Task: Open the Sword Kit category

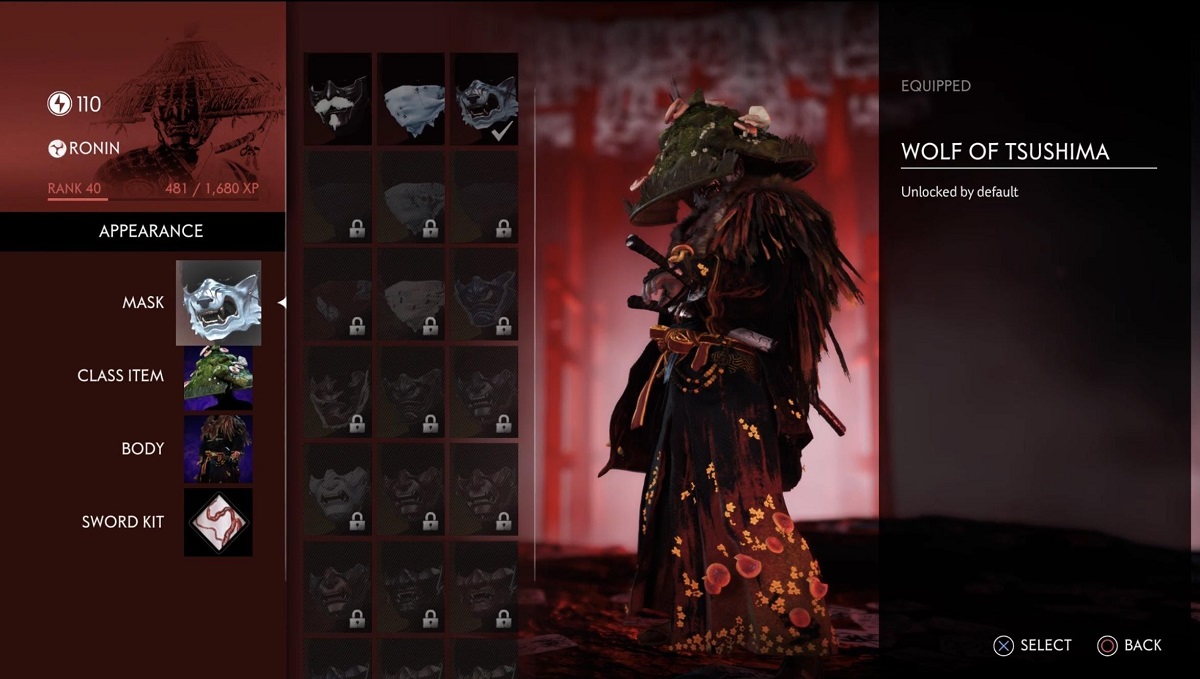Action: 218,522
